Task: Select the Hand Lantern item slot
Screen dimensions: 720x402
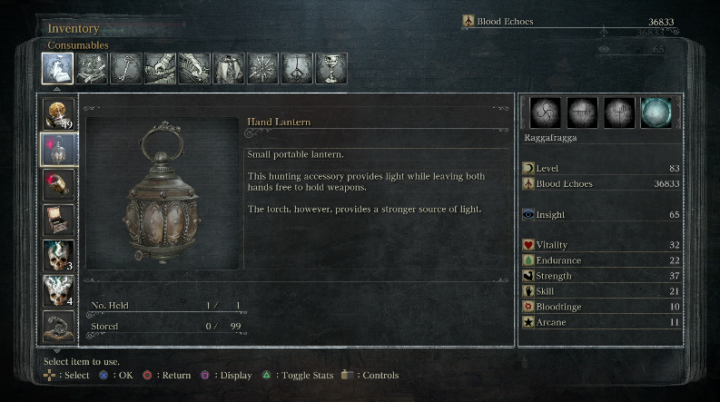Action: point(57,150)
